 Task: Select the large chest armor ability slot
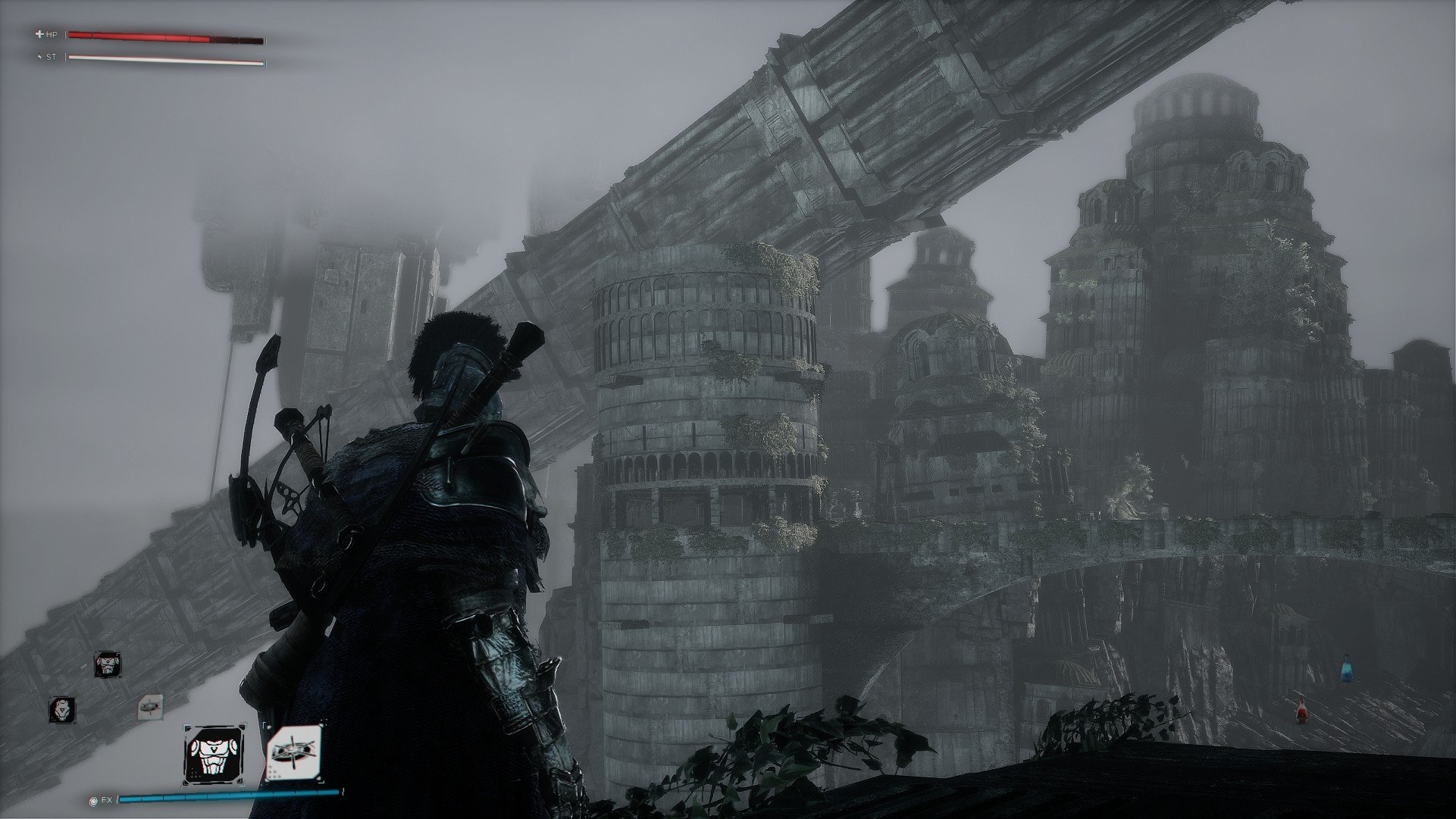(x=214, y=755)
